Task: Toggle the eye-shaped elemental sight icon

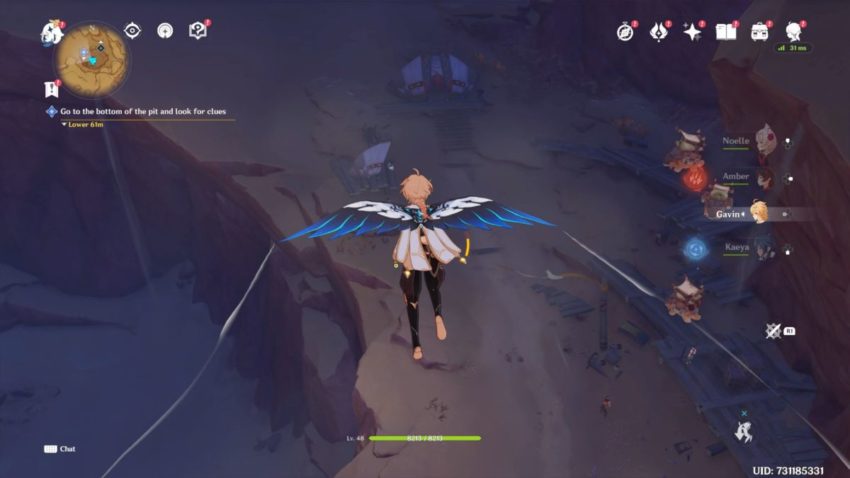Action: (x=132, y=30)
